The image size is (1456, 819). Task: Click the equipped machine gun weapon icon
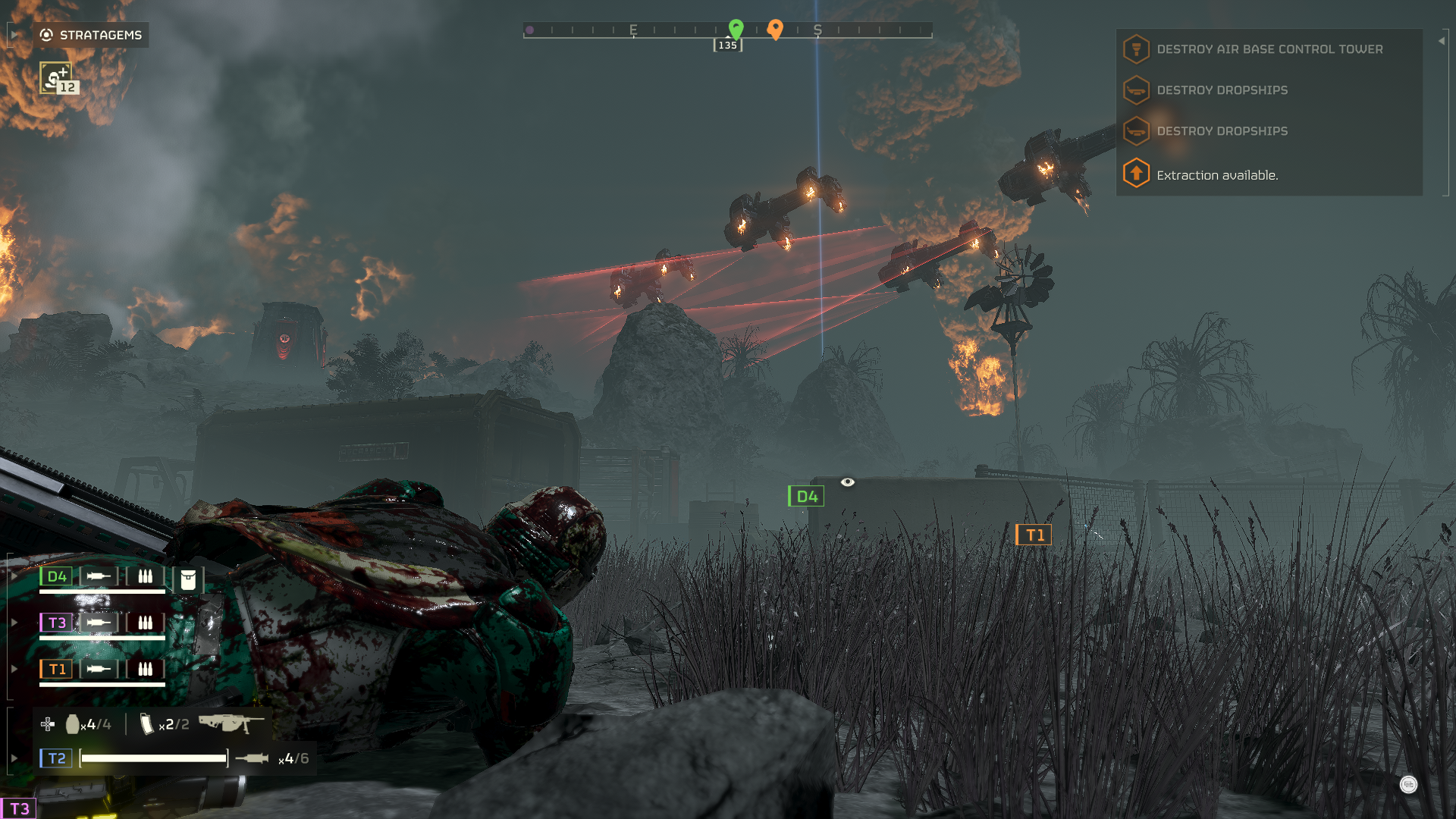[231, 723]
